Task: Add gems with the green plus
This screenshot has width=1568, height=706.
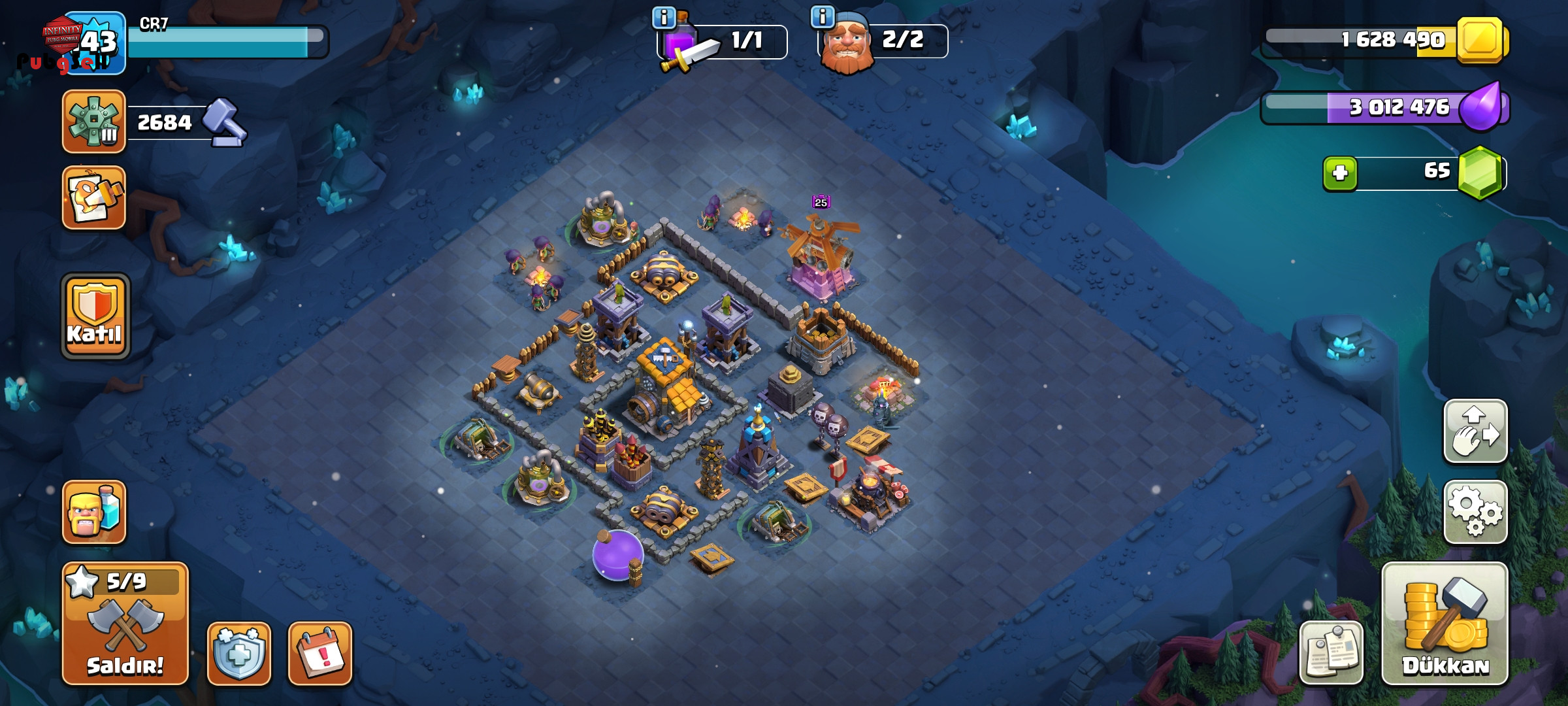Action: pyautogui.click(x=1340, y=173)
